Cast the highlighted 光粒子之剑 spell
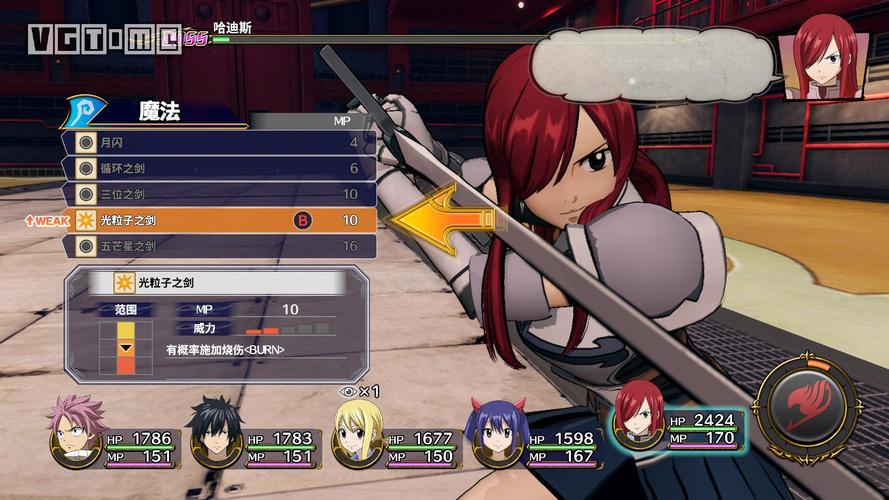889x500 pixels. point(218,220)
